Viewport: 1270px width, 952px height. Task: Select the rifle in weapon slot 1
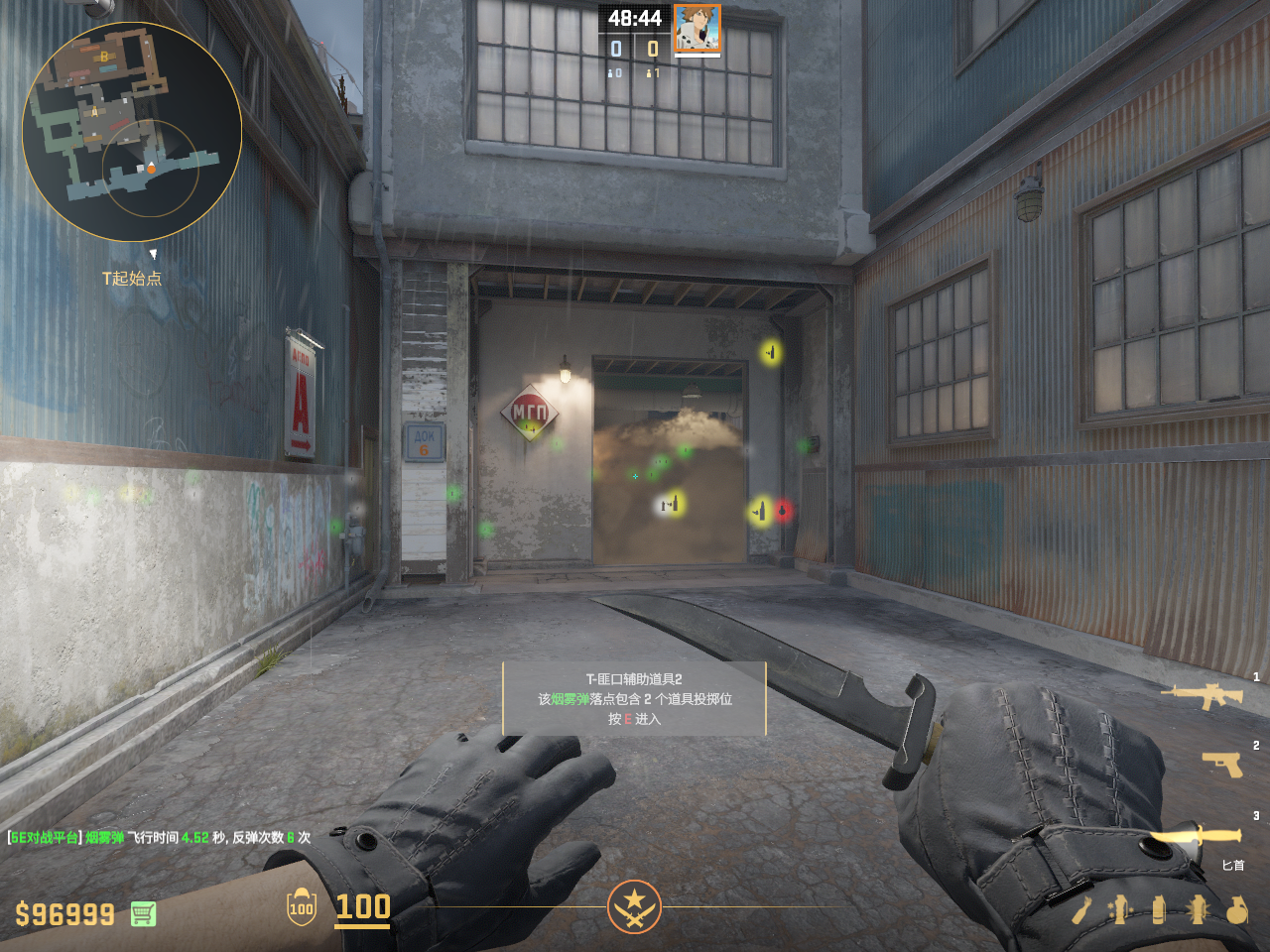click(1203, 695)
